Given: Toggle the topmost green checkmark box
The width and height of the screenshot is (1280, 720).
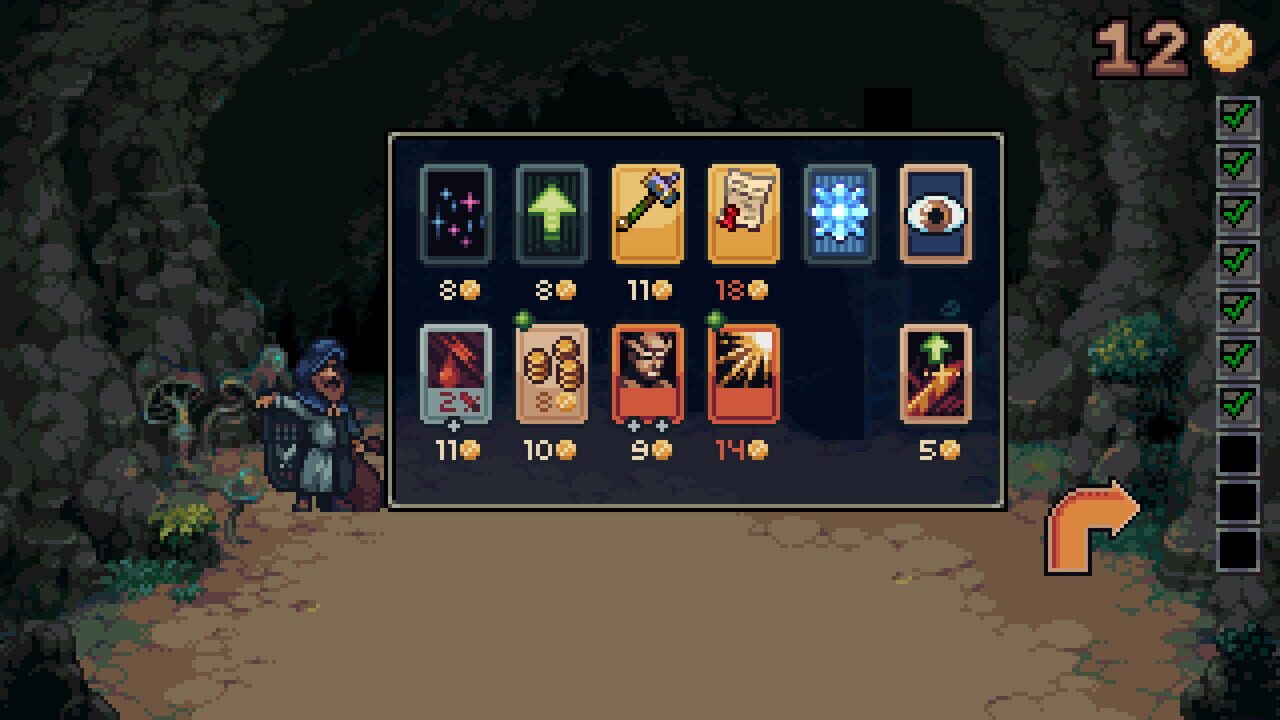Looking at the screenshot, I should 1239,118.
